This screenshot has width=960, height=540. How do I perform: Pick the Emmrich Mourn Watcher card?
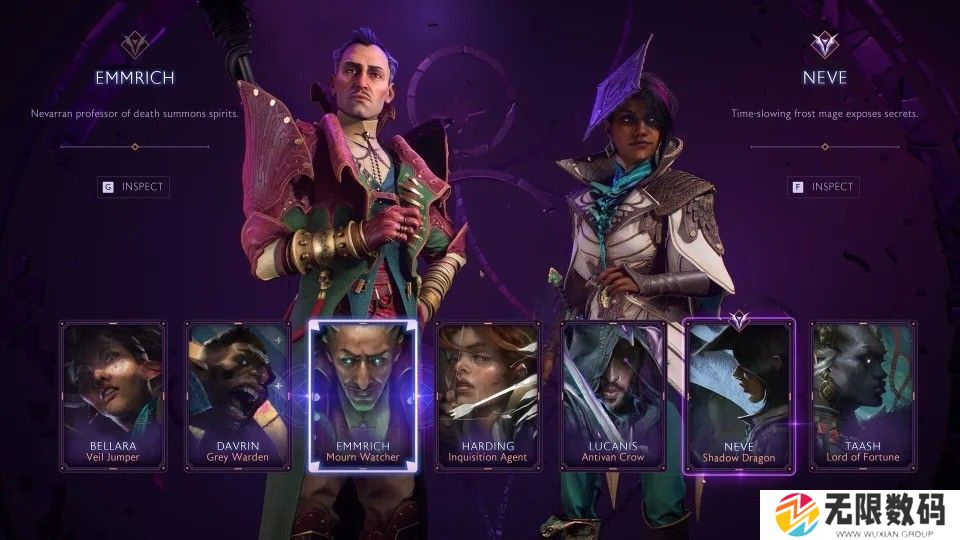tap(362, 395)
